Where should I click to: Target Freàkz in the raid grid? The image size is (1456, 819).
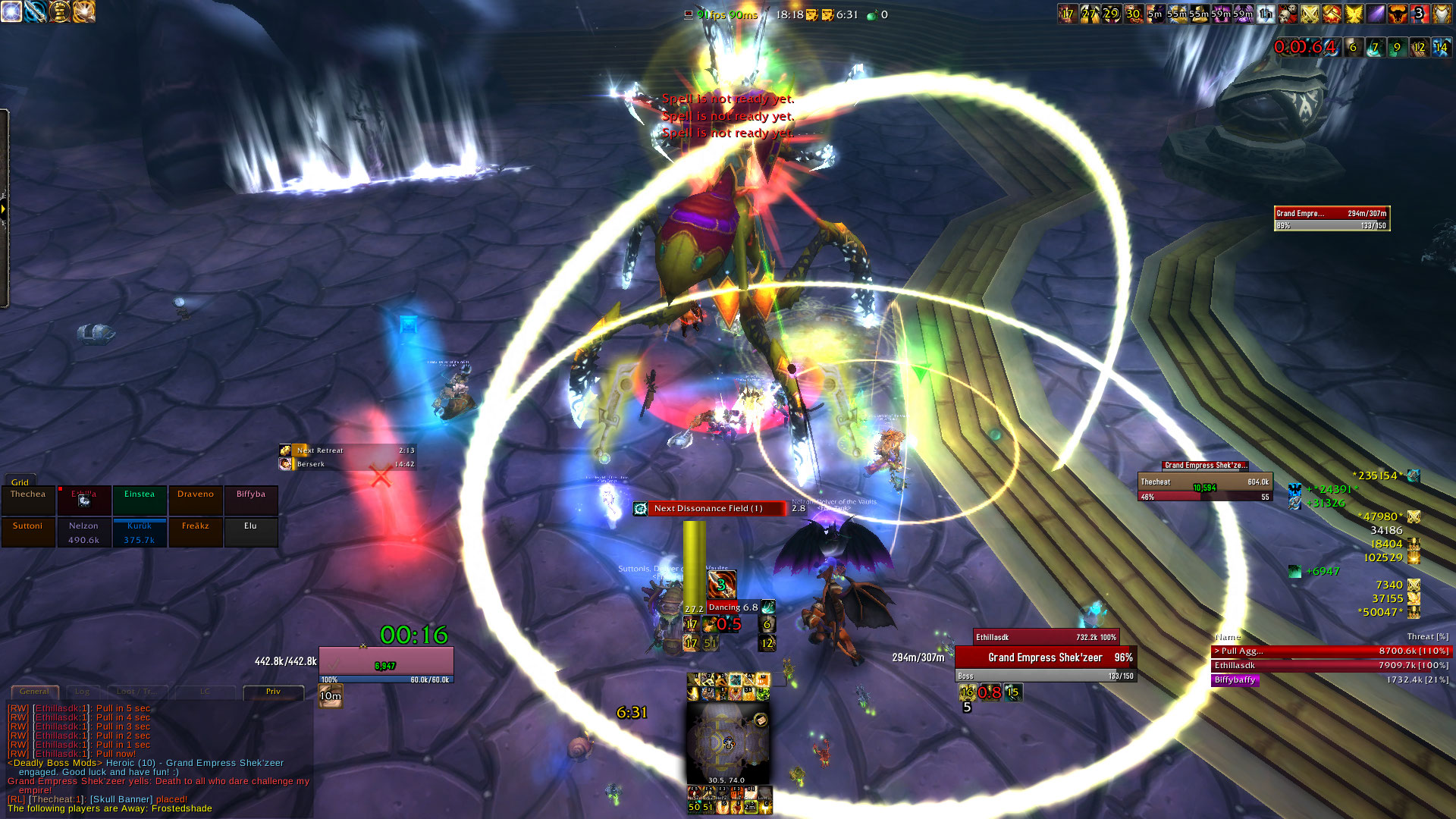[x=196, y=532]
